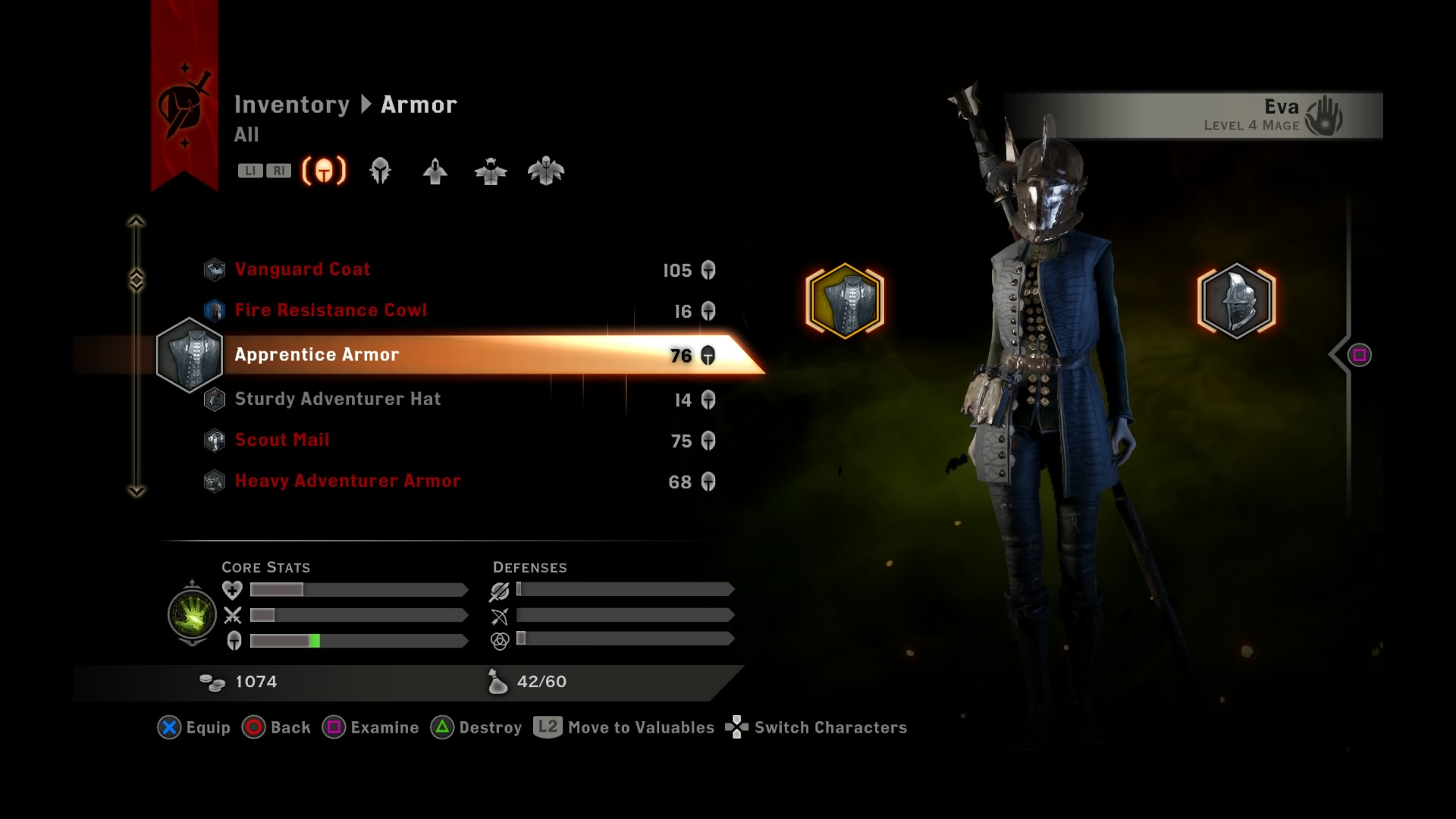
Task: Switch to the medium armor category tab
Action: pos(491,171)
